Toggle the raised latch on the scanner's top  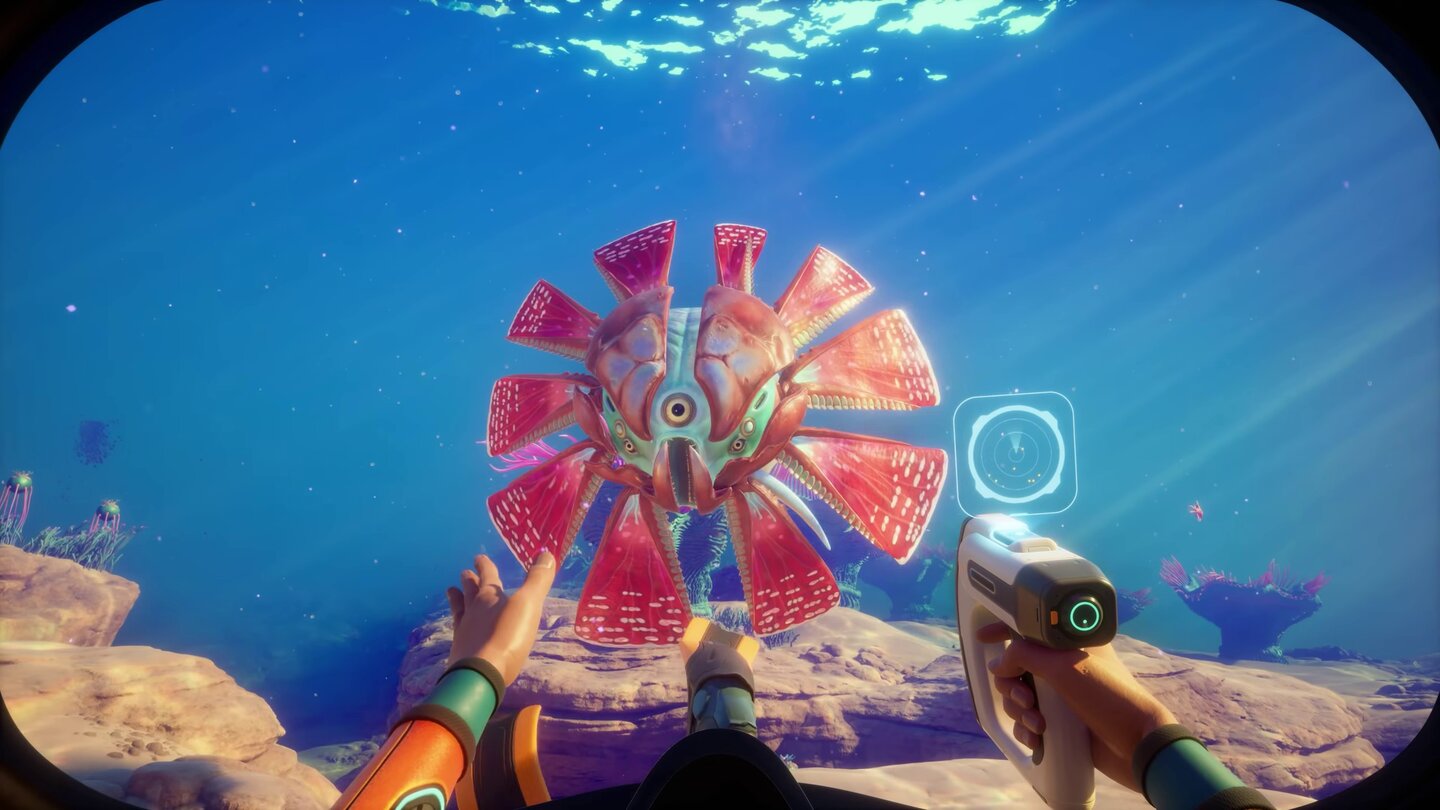(x=1035, y=545)
